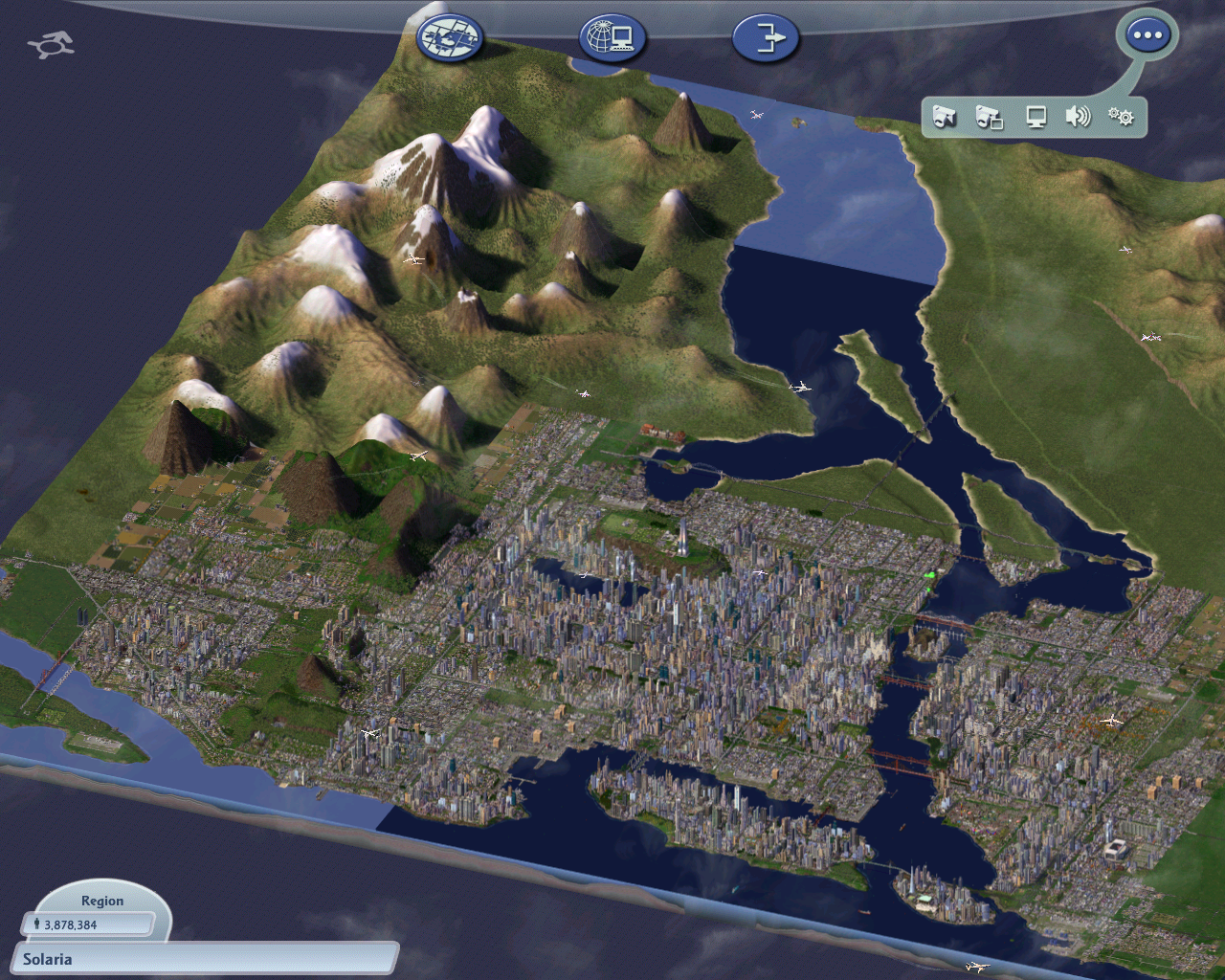
Task: Open the globe and computer online button
Action: point(612,38)
